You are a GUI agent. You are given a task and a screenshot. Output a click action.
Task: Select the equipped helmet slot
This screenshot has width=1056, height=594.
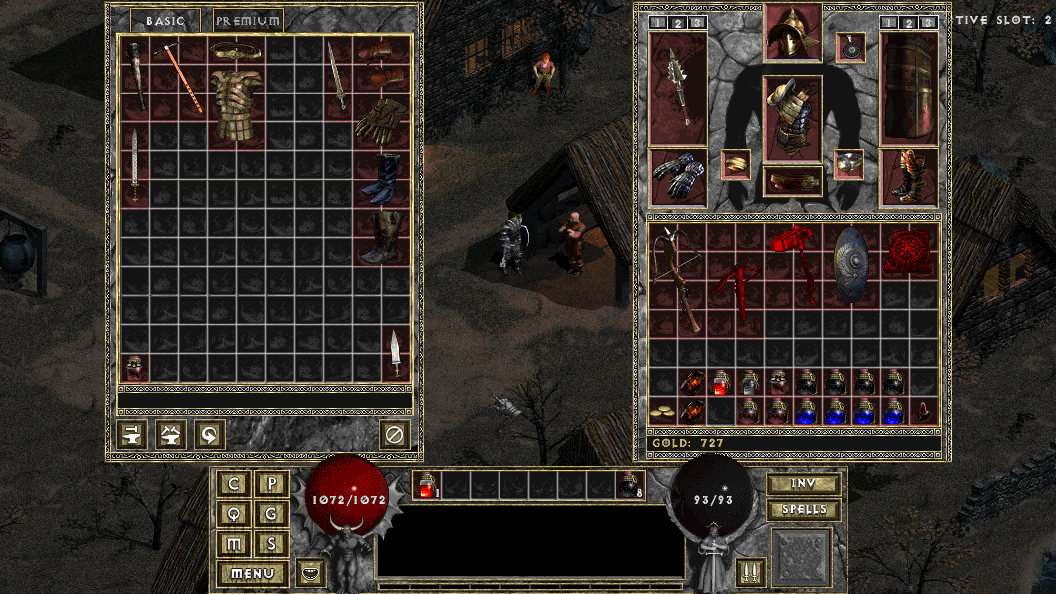(793, 34)
